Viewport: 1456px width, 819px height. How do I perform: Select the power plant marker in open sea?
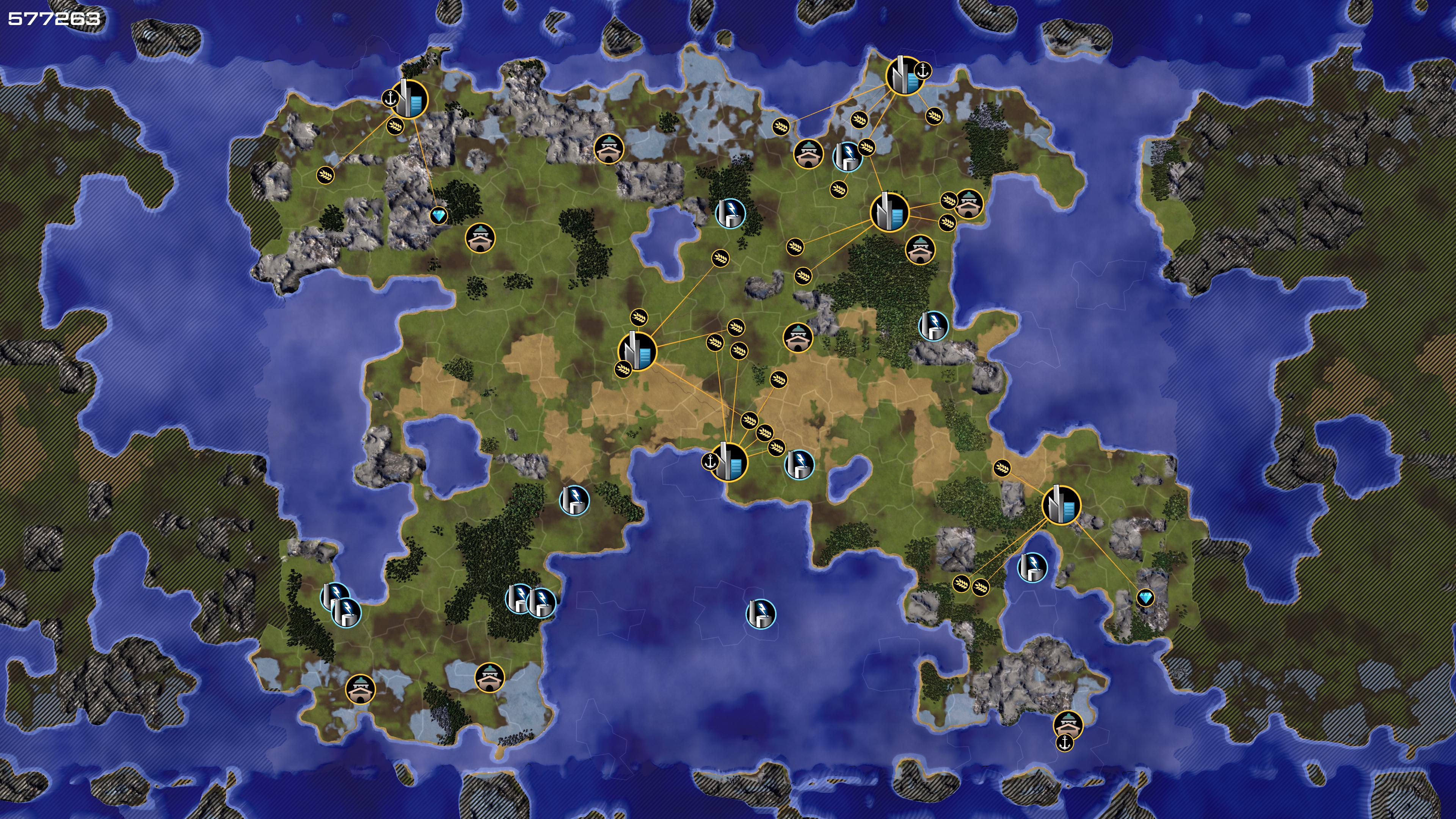point(760,613)
